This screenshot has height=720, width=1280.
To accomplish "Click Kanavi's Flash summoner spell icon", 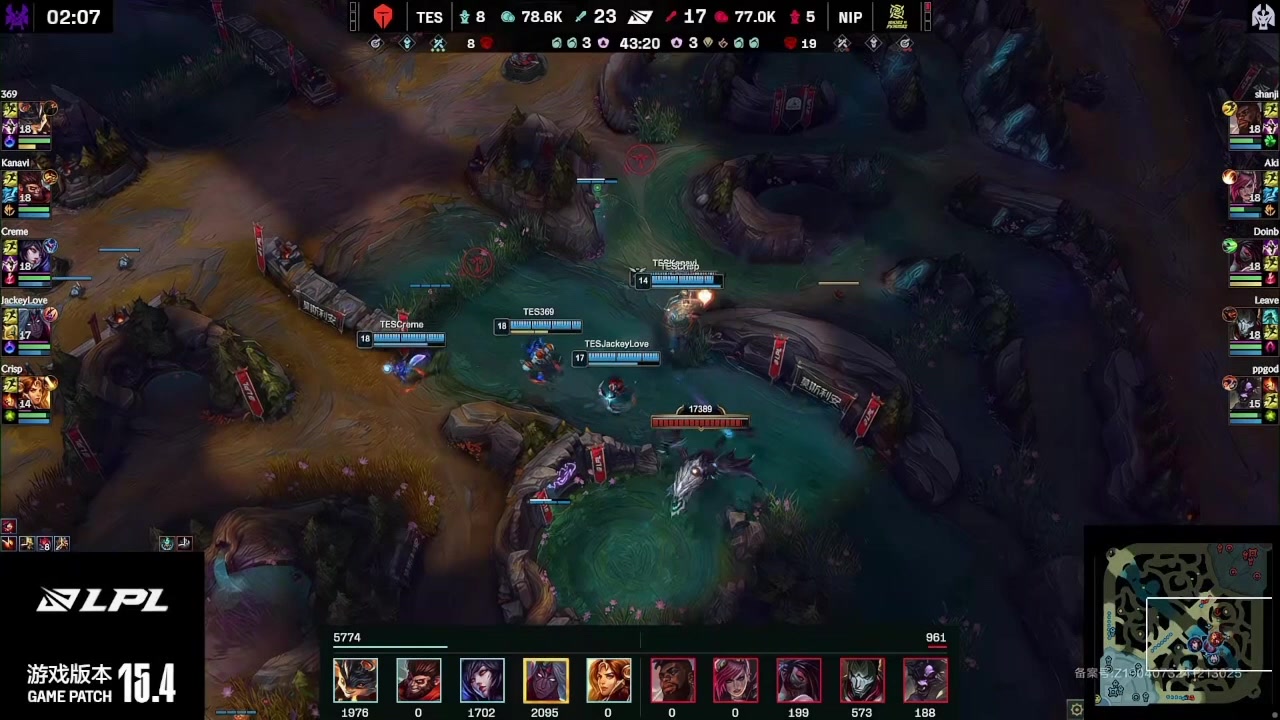I will tap(10, 178).
